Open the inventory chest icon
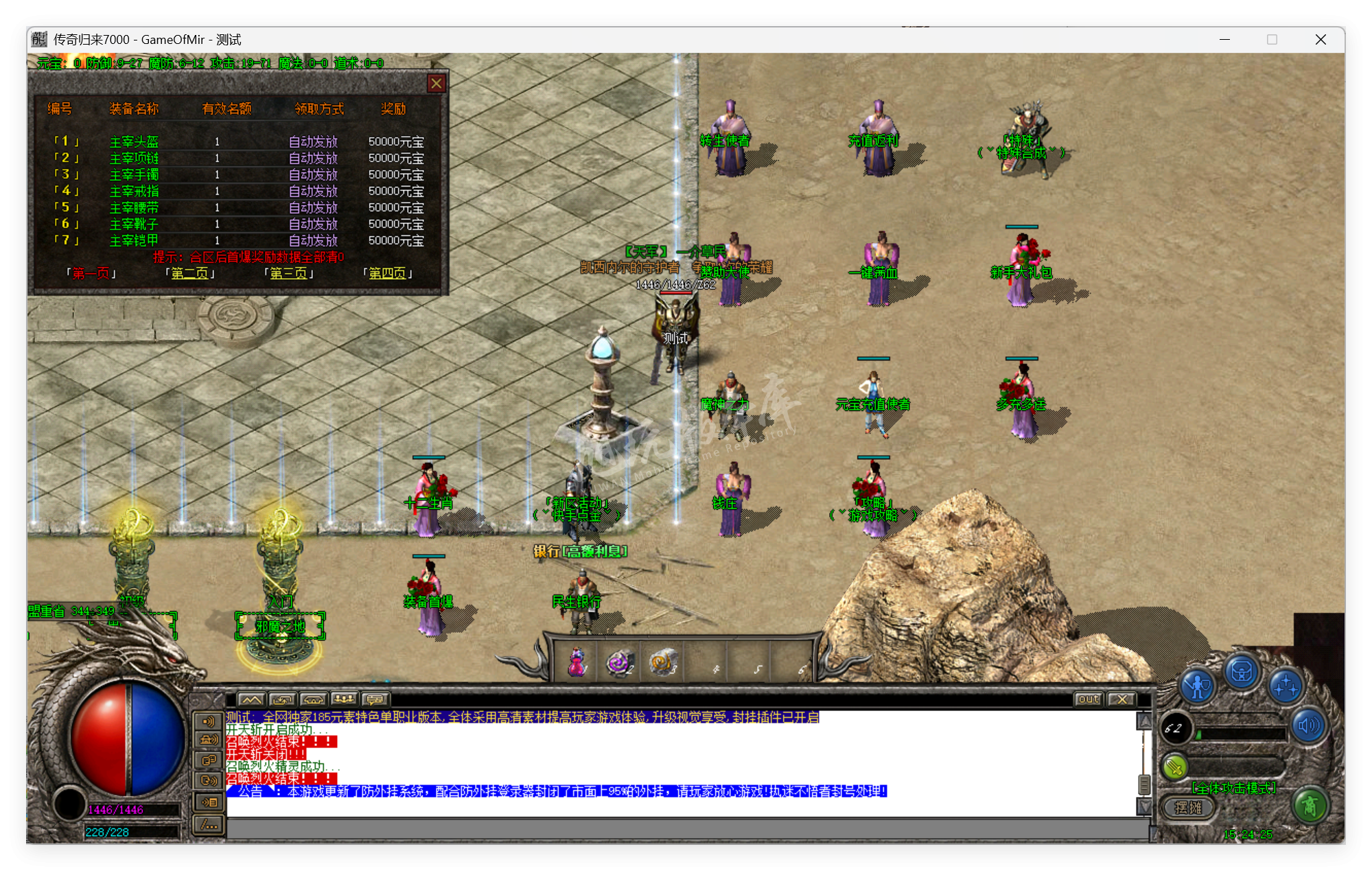This screenshot has width=1372, height=871. tap(1241, 671)
